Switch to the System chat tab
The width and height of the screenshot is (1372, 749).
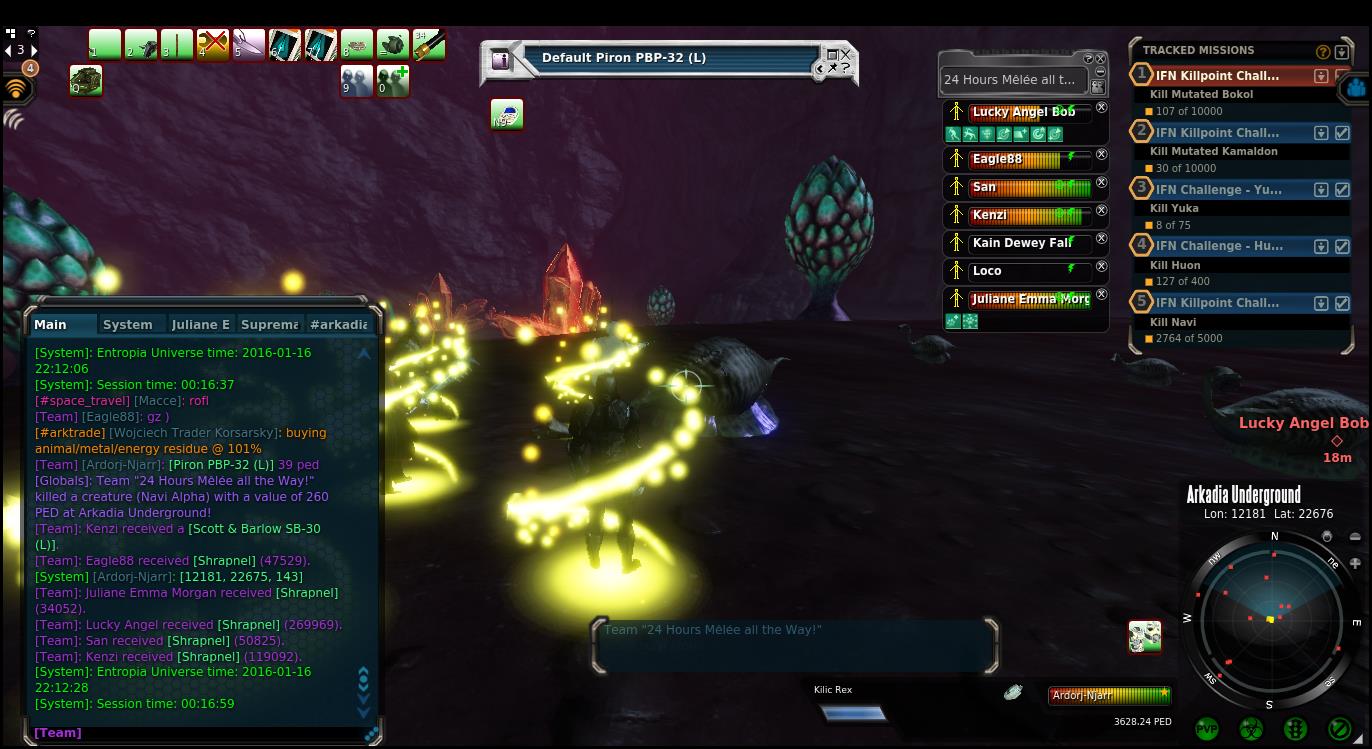pyautogui.click(x=128, y=324)
